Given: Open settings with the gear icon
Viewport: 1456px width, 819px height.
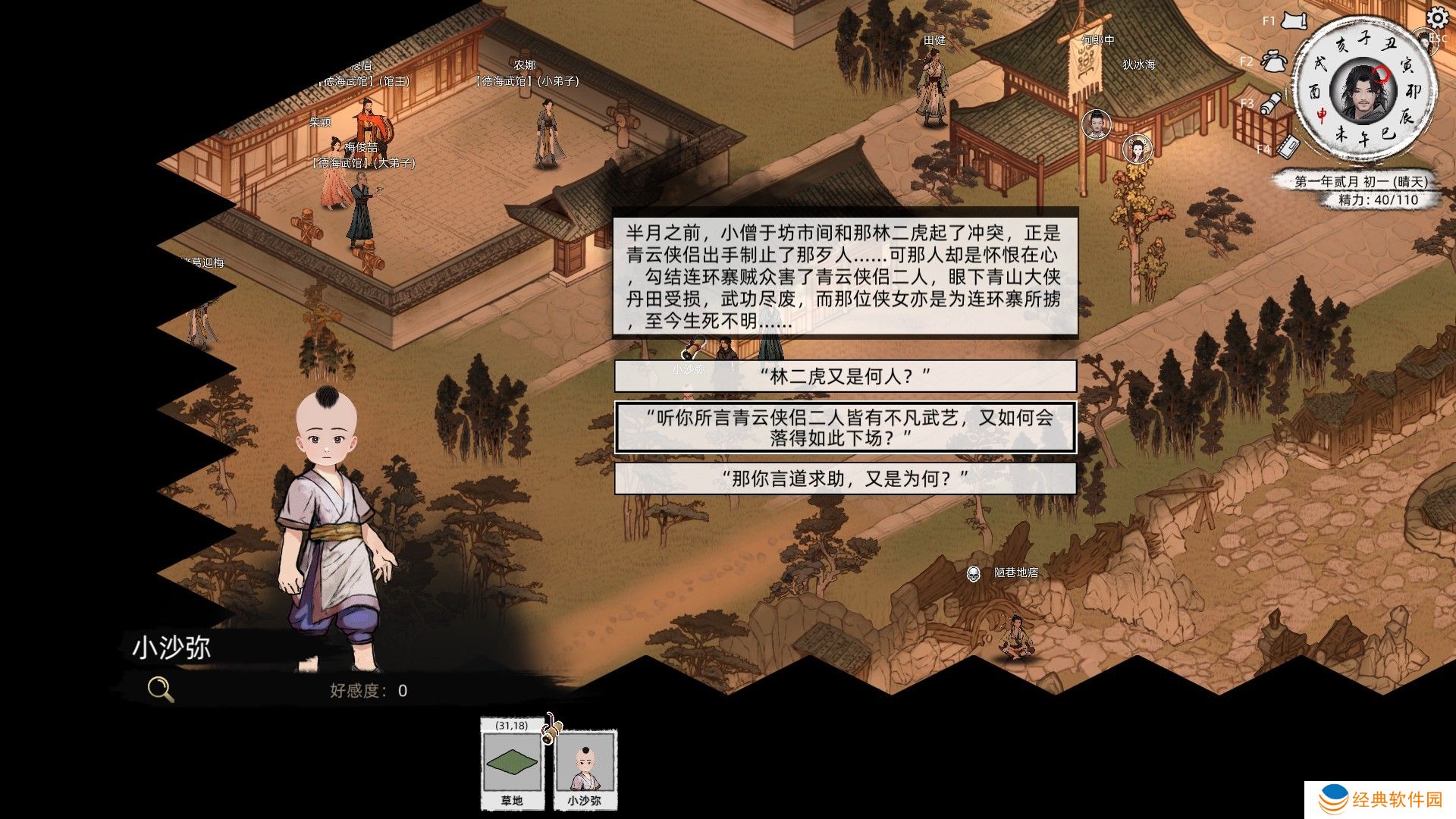Looking at the screenshot, I should [x=1437, y=17].
